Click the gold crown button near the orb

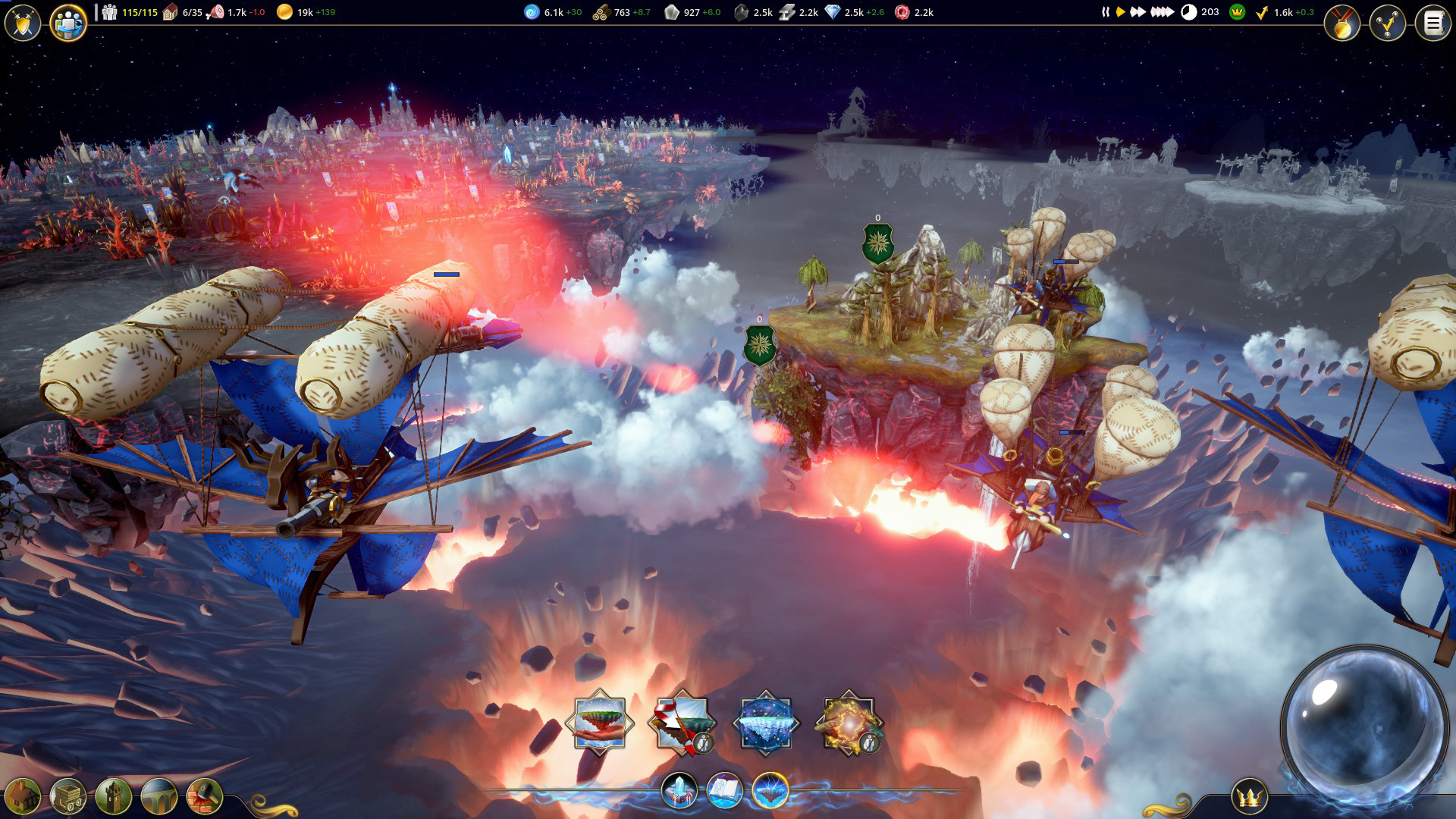[x=1249, y=797]
